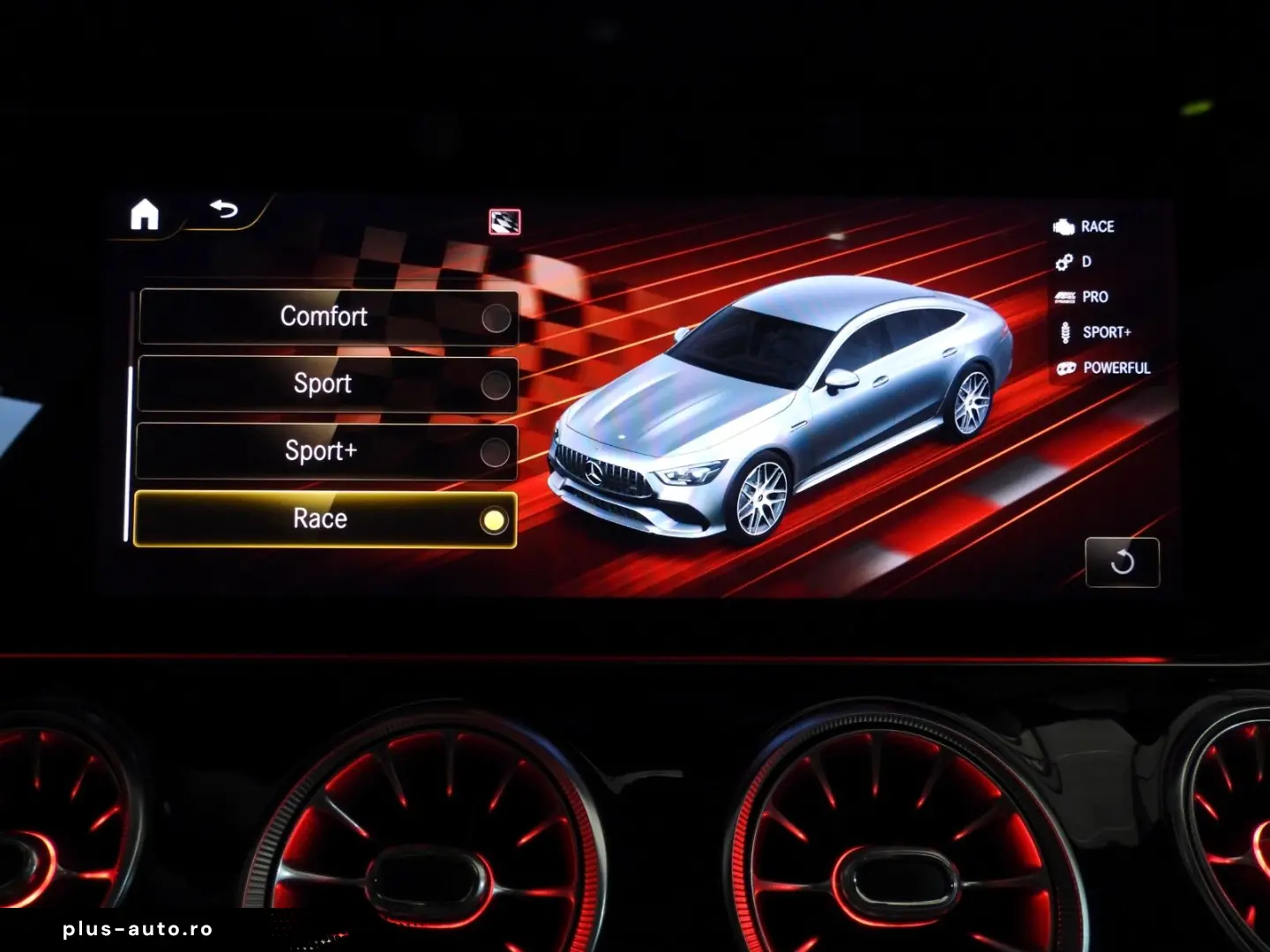Click the engine icon next to RACE
The image size is (1270, 952).
[1063, 227]
